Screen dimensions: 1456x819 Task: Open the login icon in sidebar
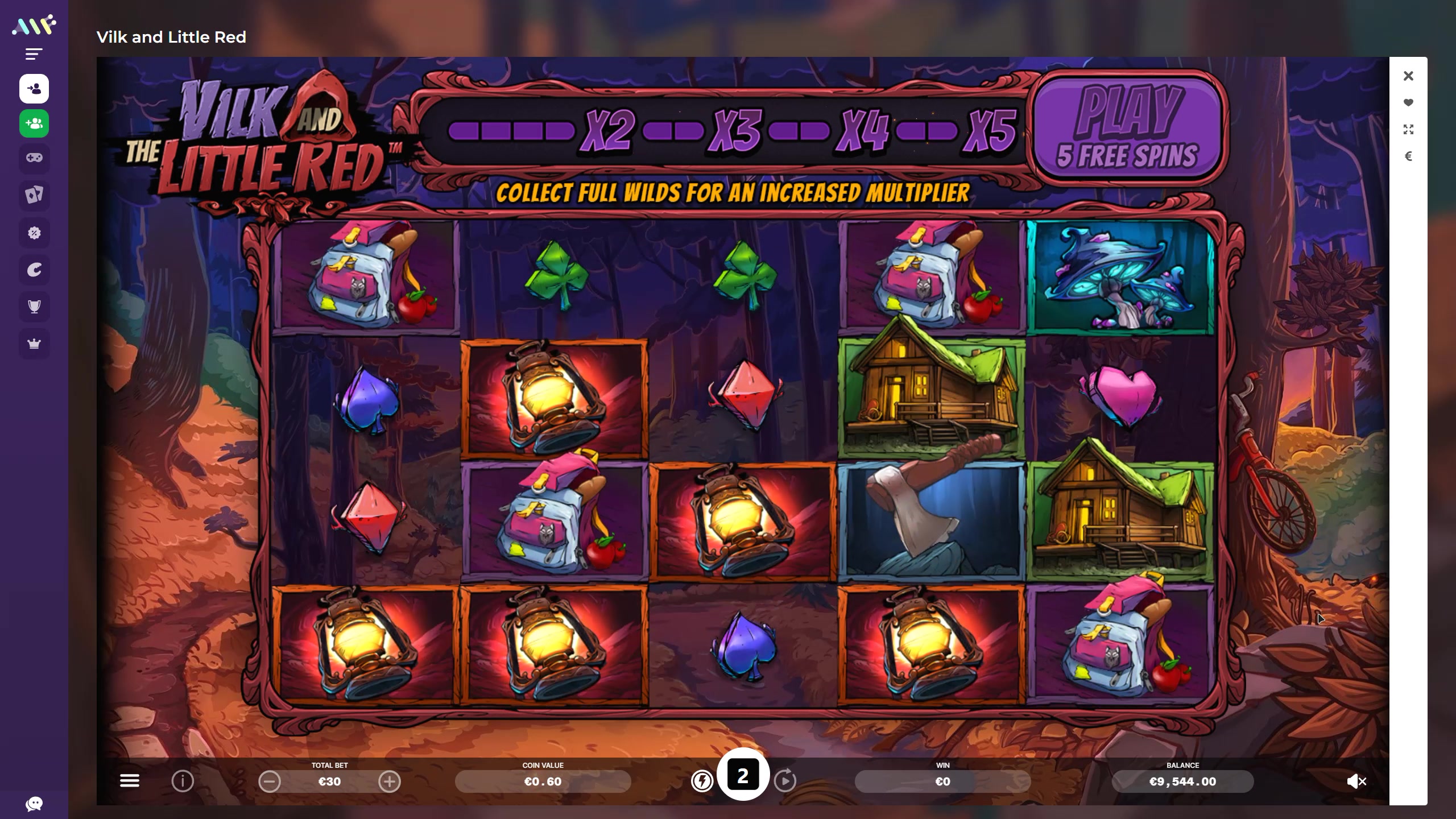tap(34, 89)
